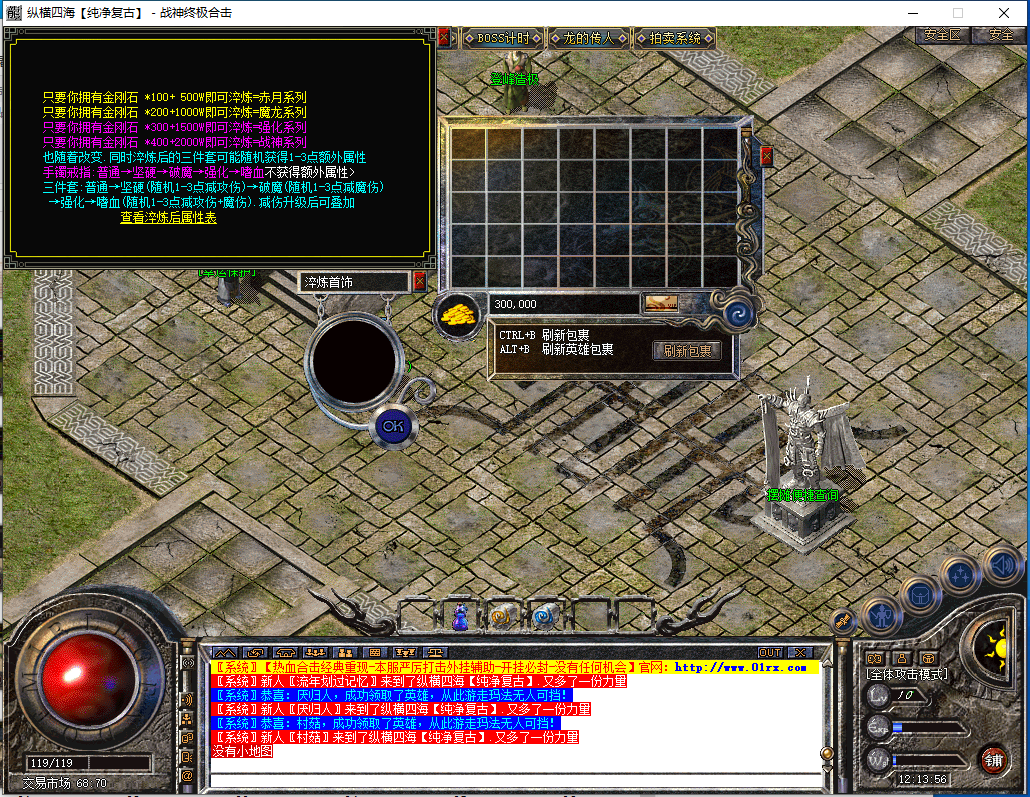Viewport: 1030px width, 797px height.
Task: Click the 刷新包裹 refresh bag button
Action: pyautogui.click(x=687, y=351)
